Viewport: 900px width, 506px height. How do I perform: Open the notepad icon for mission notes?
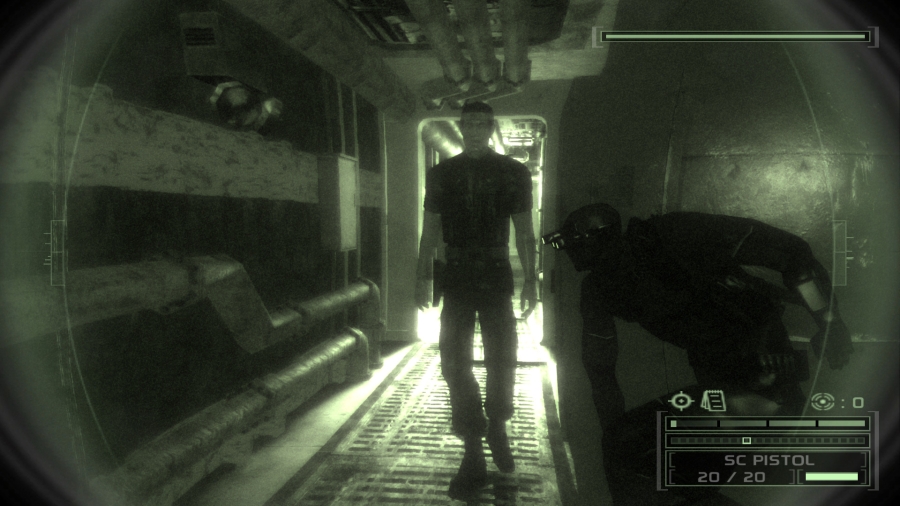[712, 401]
